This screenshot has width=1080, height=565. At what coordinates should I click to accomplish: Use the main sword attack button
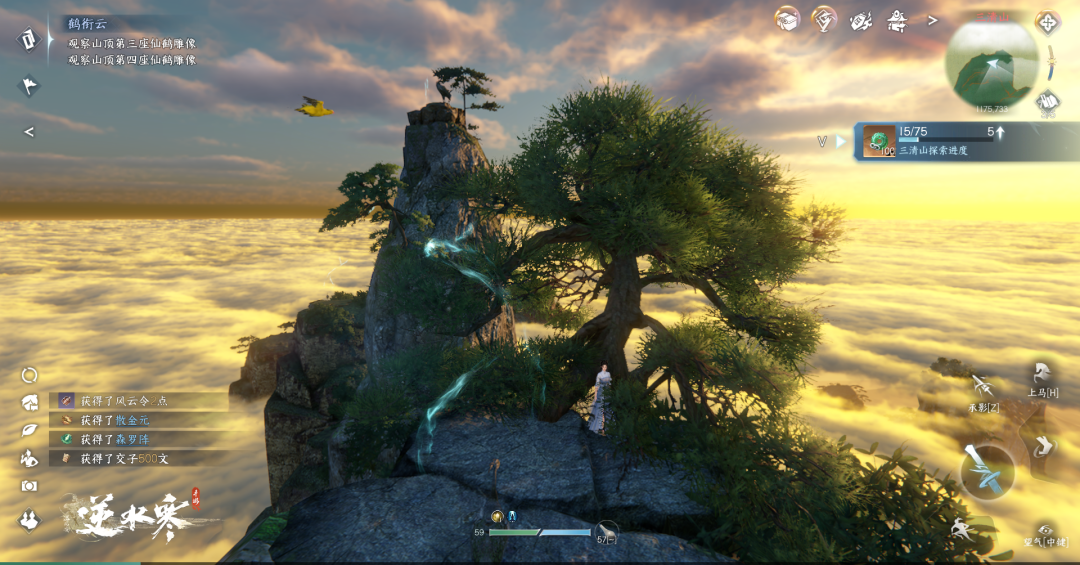click(x=987, y=471)
